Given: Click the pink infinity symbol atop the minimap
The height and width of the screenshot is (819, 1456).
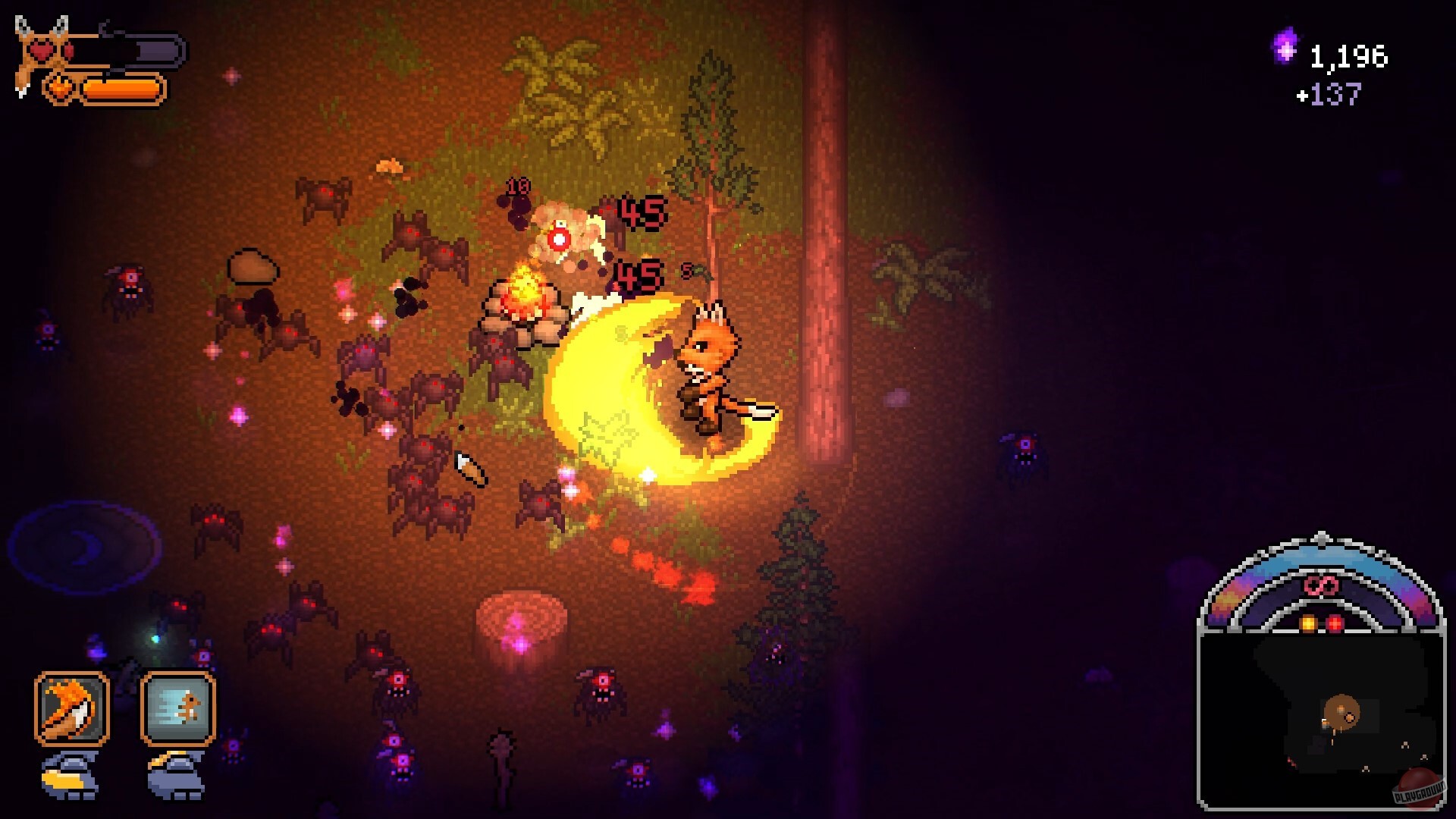Looking at the screenshot, I should (1319, 585).
